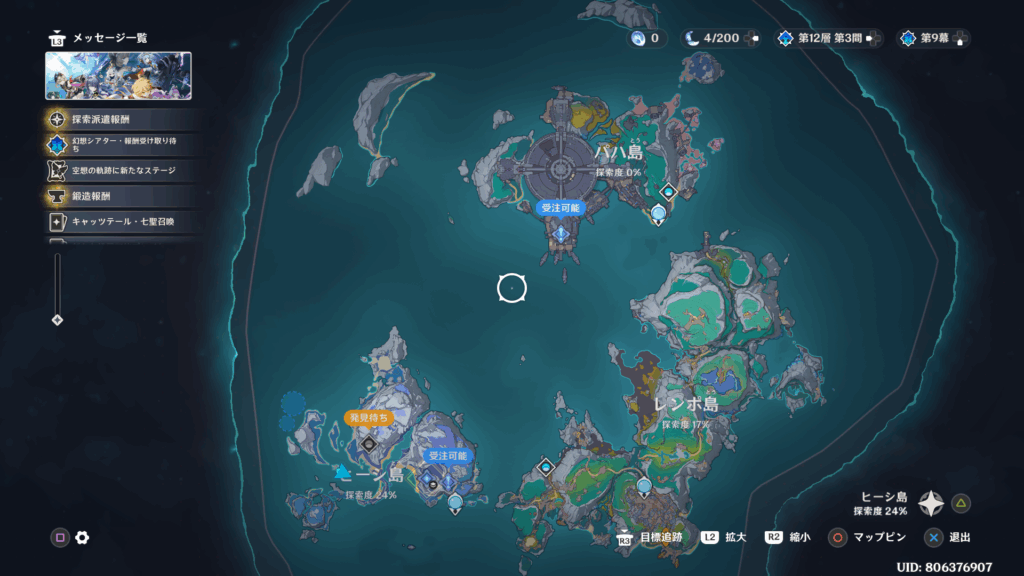This screenshot has width=1024, height=576.
Task: Select the 探索派遣報酬 message entry
Action: click(120, 119)
